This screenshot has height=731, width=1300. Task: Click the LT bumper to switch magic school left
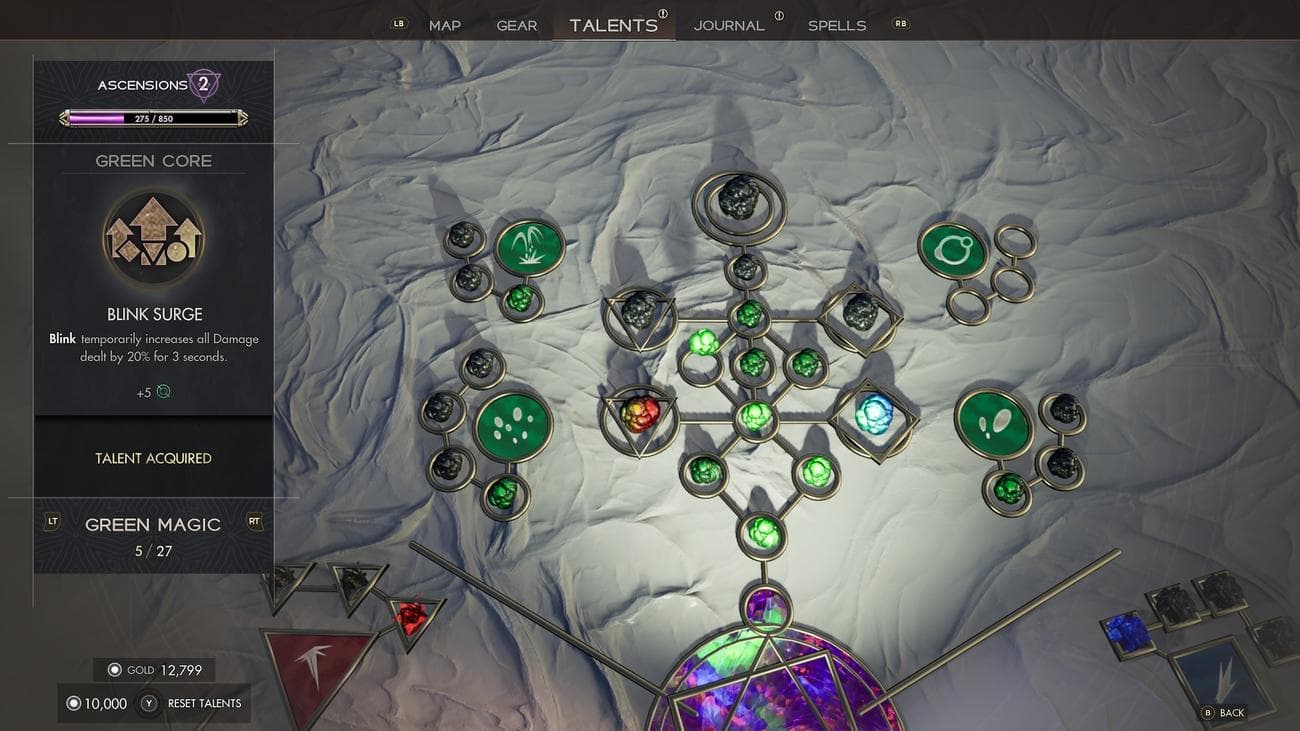(x=51, y=521)
